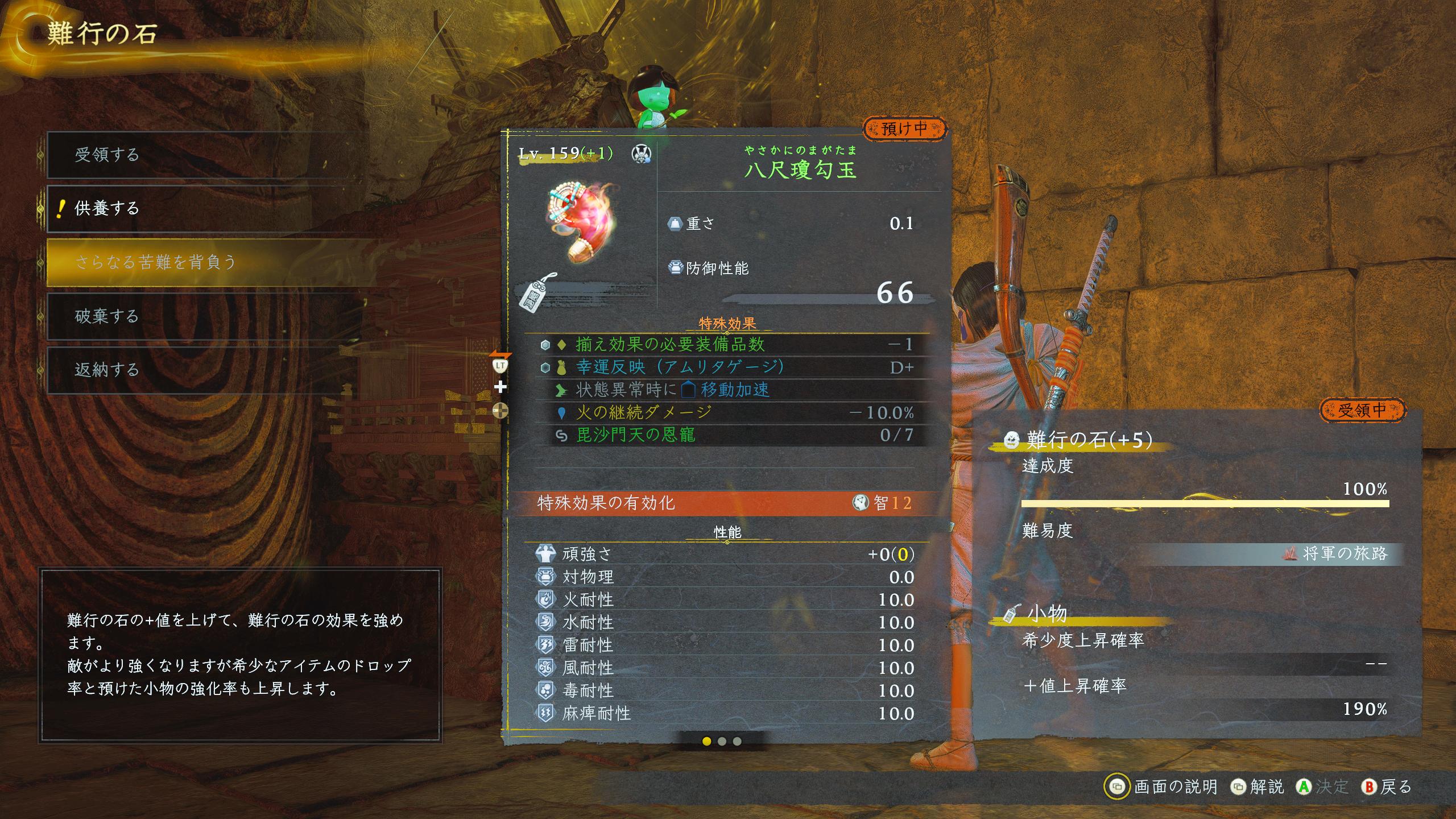
Task: Select the 揃え効果の必要装備品数 effect row
Action: click(x=727, y=344)
